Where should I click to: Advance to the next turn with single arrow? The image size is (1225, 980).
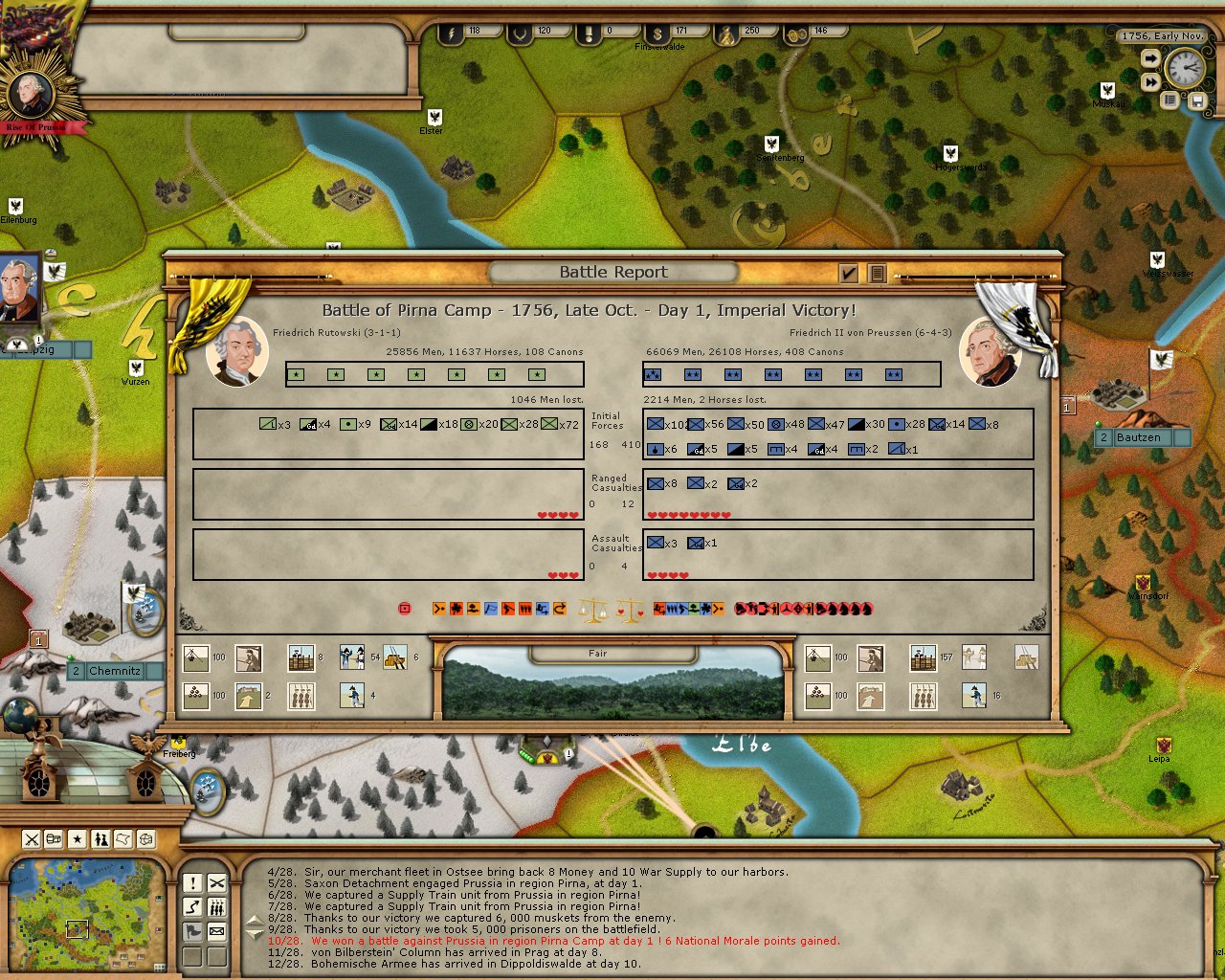[1150, 59]
